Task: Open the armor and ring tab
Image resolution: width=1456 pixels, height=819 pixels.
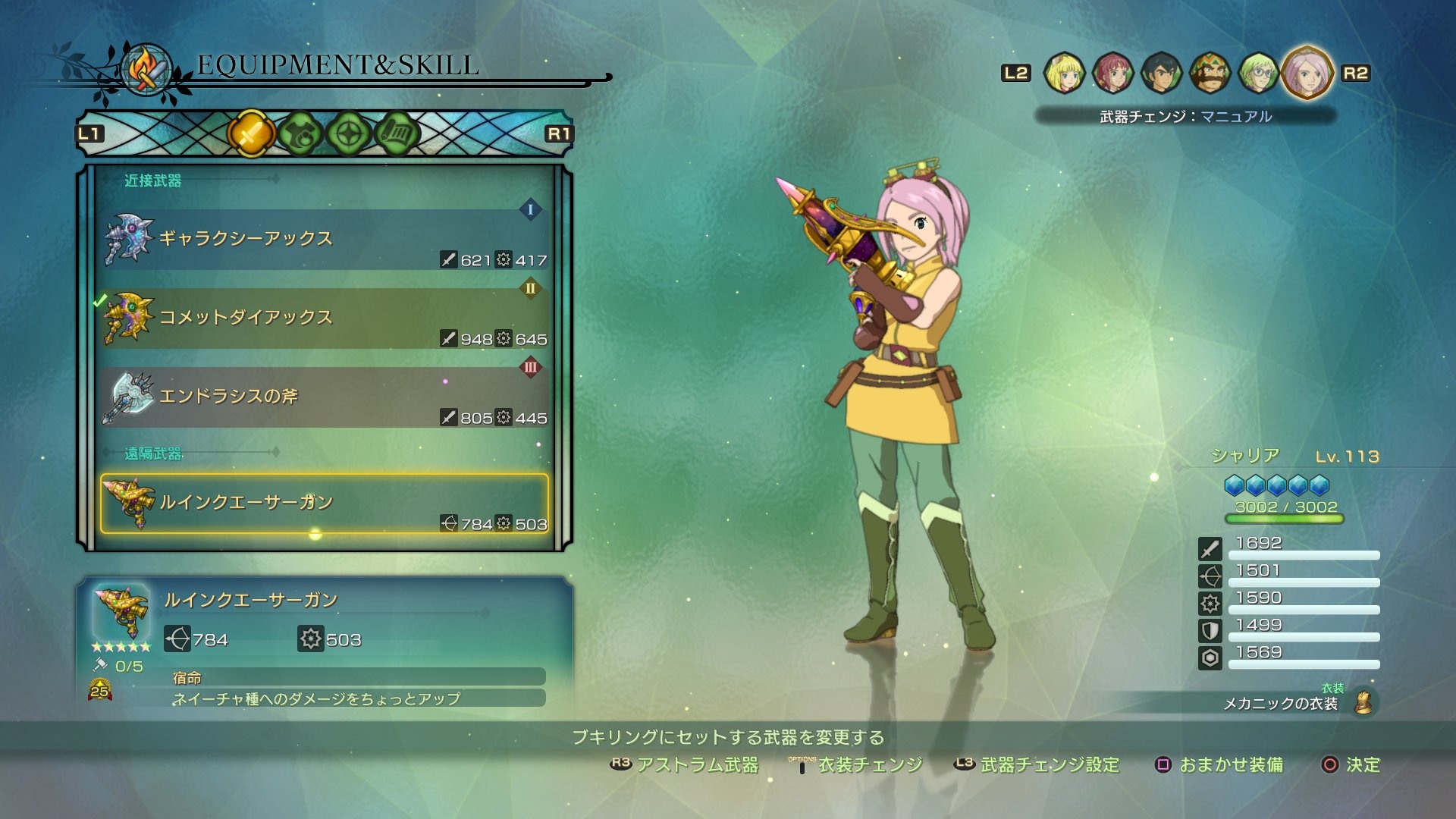Action: [300, 134]
